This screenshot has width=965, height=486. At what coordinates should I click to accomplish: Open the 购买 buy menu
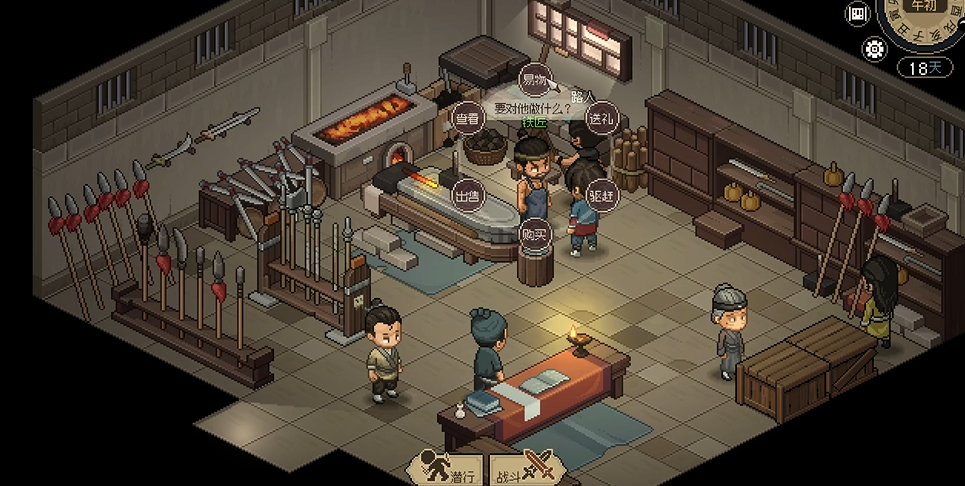pos(534,233)
